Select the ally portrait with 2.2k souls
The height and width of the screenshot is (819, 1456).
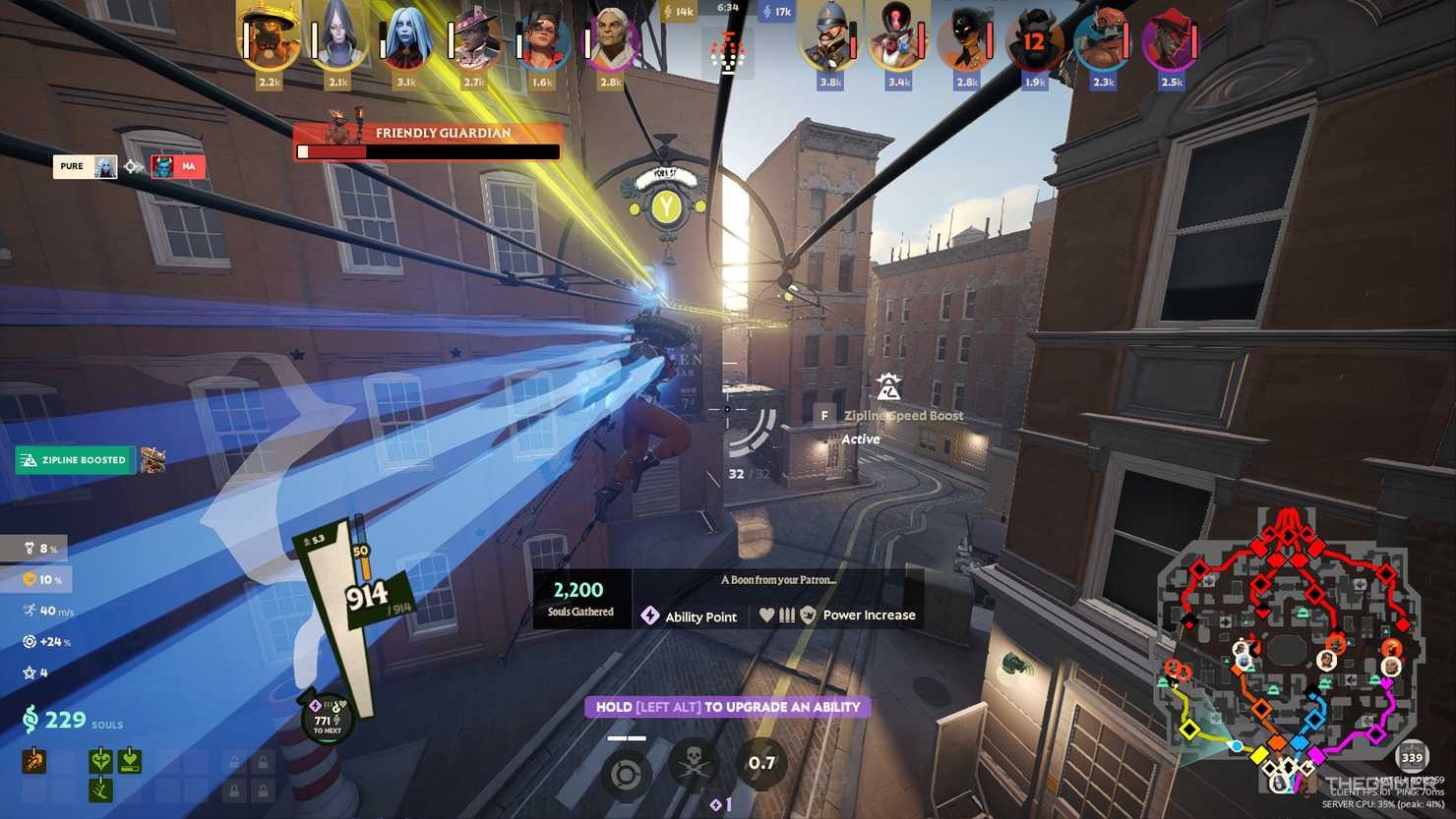pos(268,41)
